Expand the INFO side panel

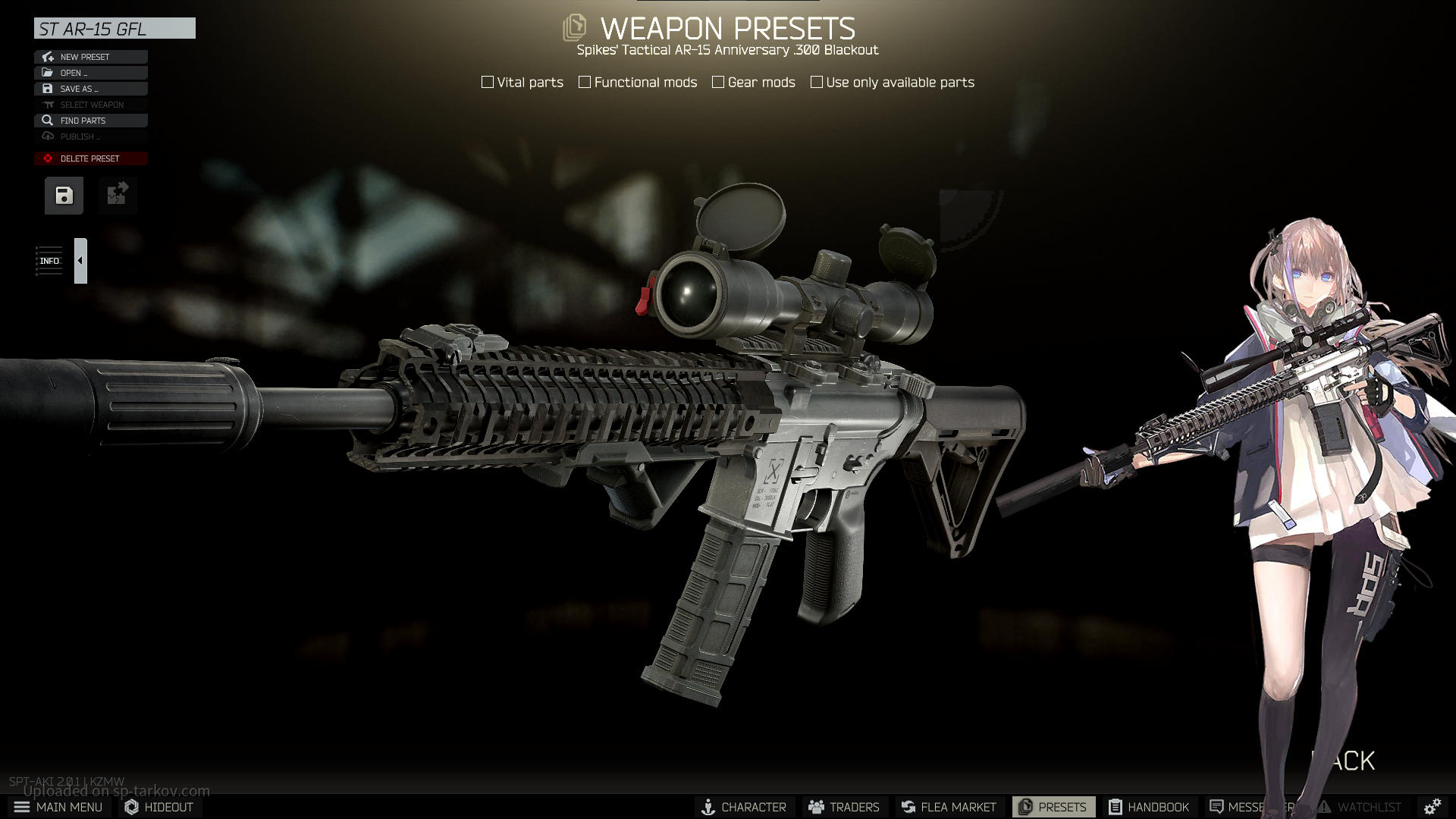point(80,261)
